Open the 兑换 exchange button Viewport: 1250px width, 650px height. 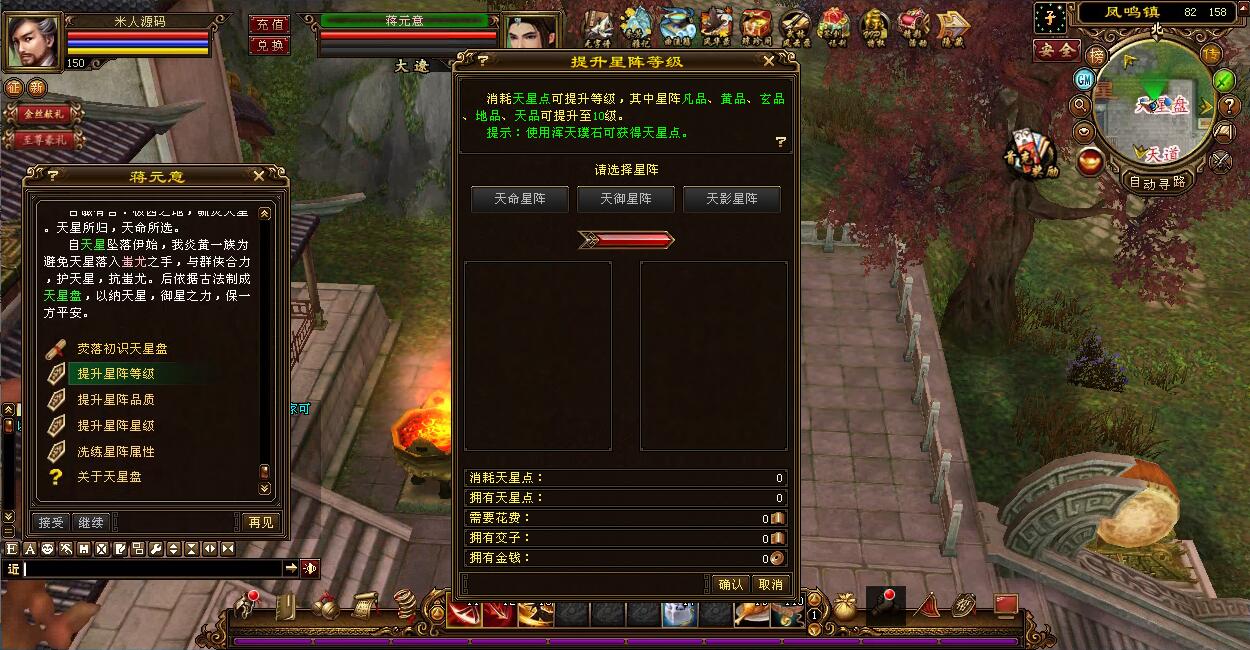(269, 45)
